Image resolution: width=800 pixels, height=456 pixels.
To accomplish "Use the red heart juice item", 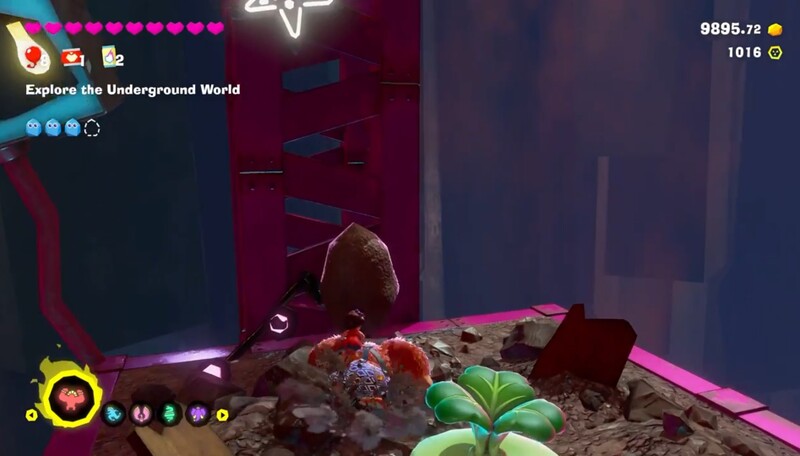I will 71,58.
